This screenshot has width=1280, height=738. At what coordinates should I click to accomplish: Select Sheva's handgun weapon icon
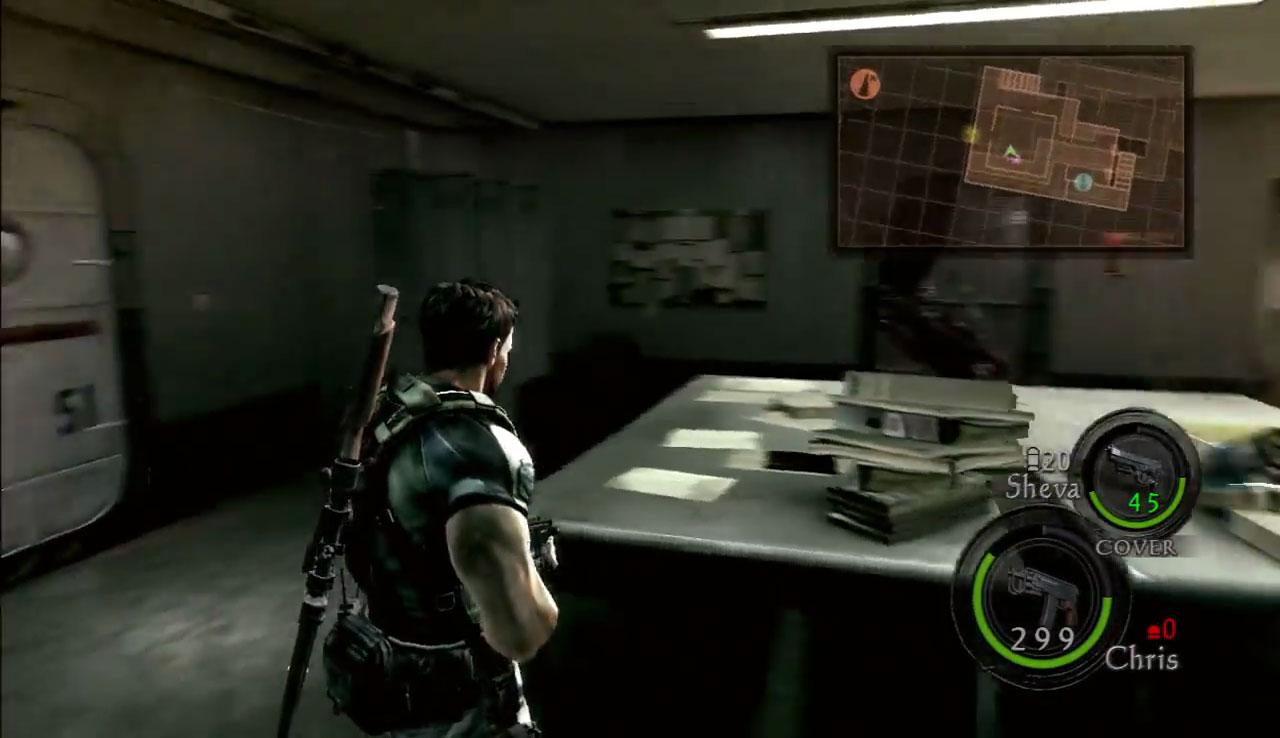(1137, 468)
